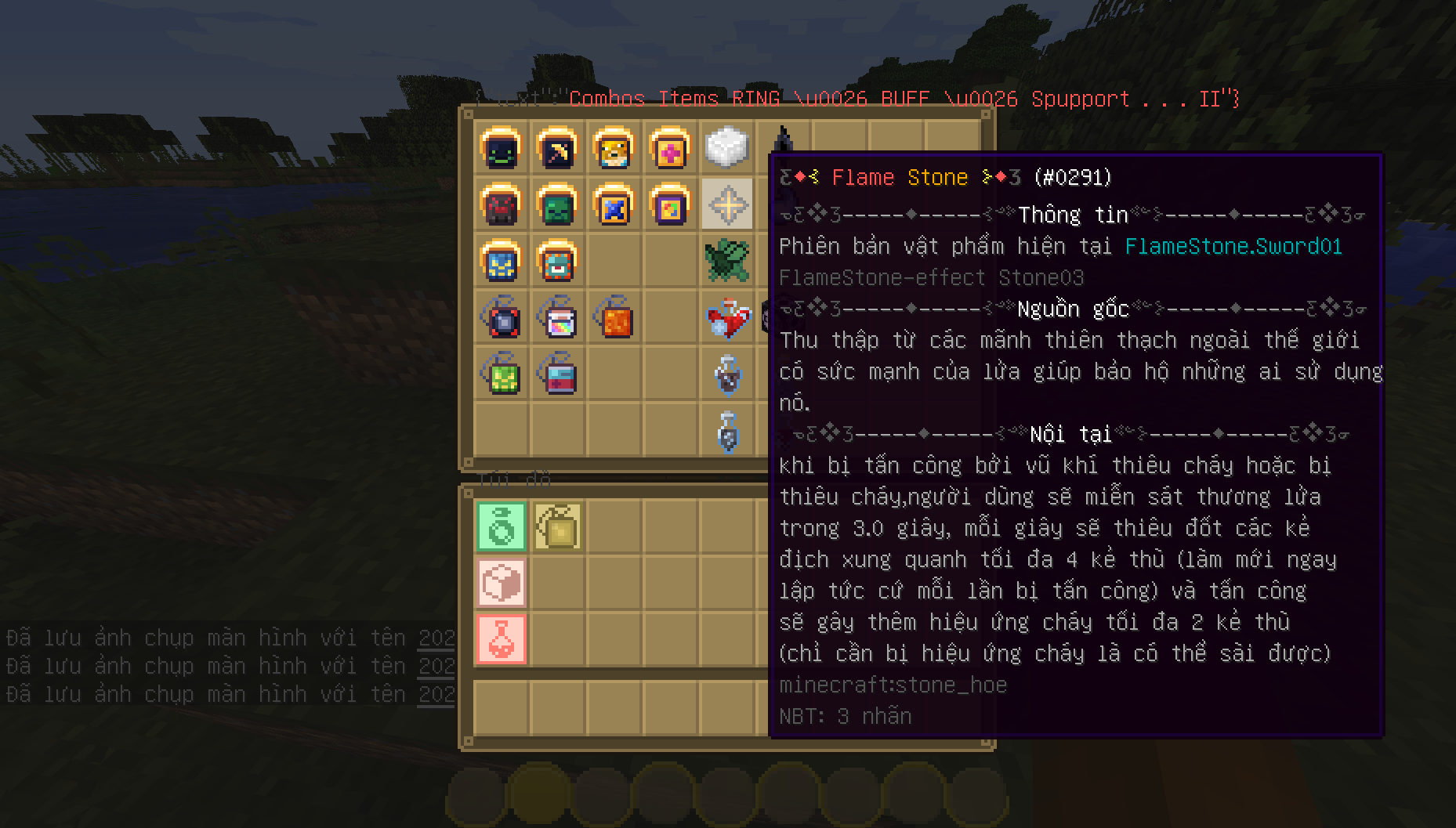Pick the green zombie face ring

(557, 204)
